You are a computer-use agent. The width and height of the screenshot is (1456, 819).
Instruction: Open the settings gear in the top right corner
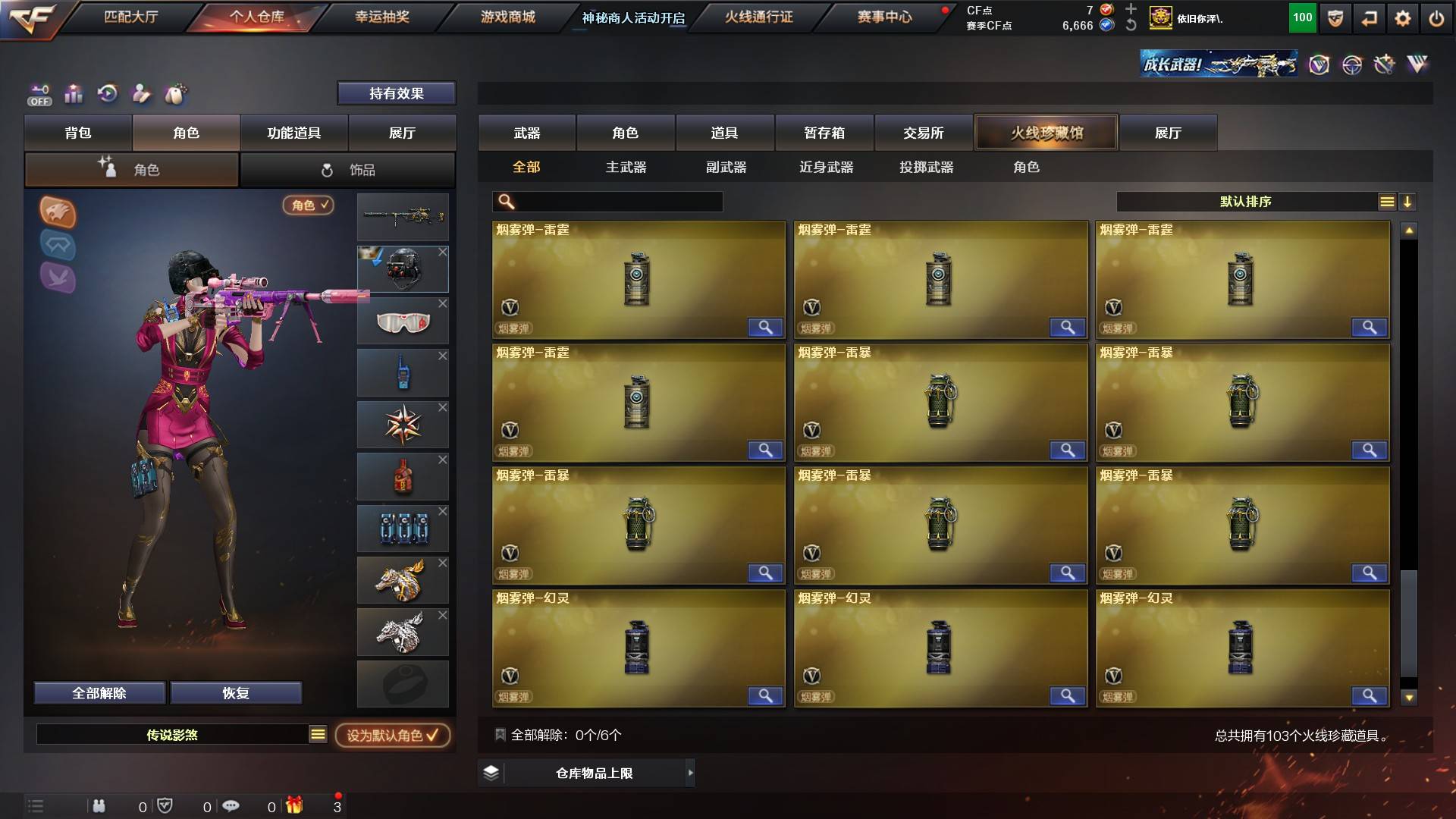coord(1401,19)
